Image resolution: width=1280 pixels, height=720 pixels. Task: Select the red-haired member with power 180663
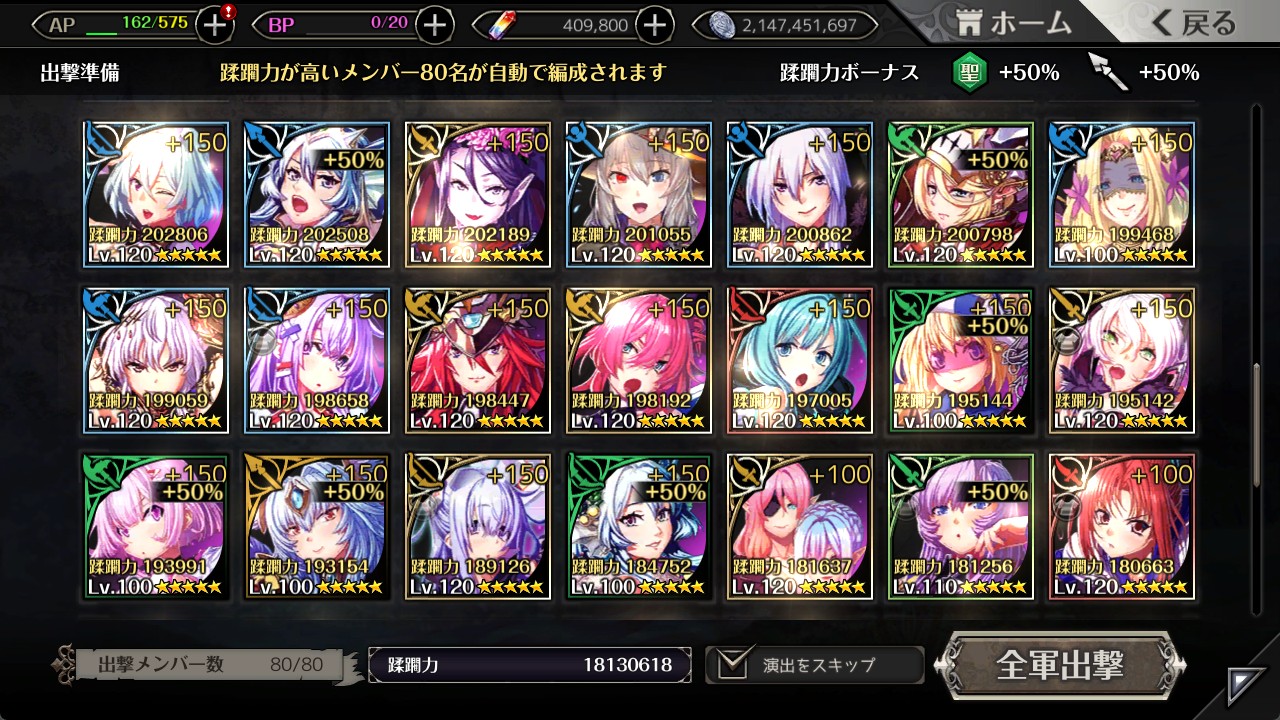click(1121, 526)
